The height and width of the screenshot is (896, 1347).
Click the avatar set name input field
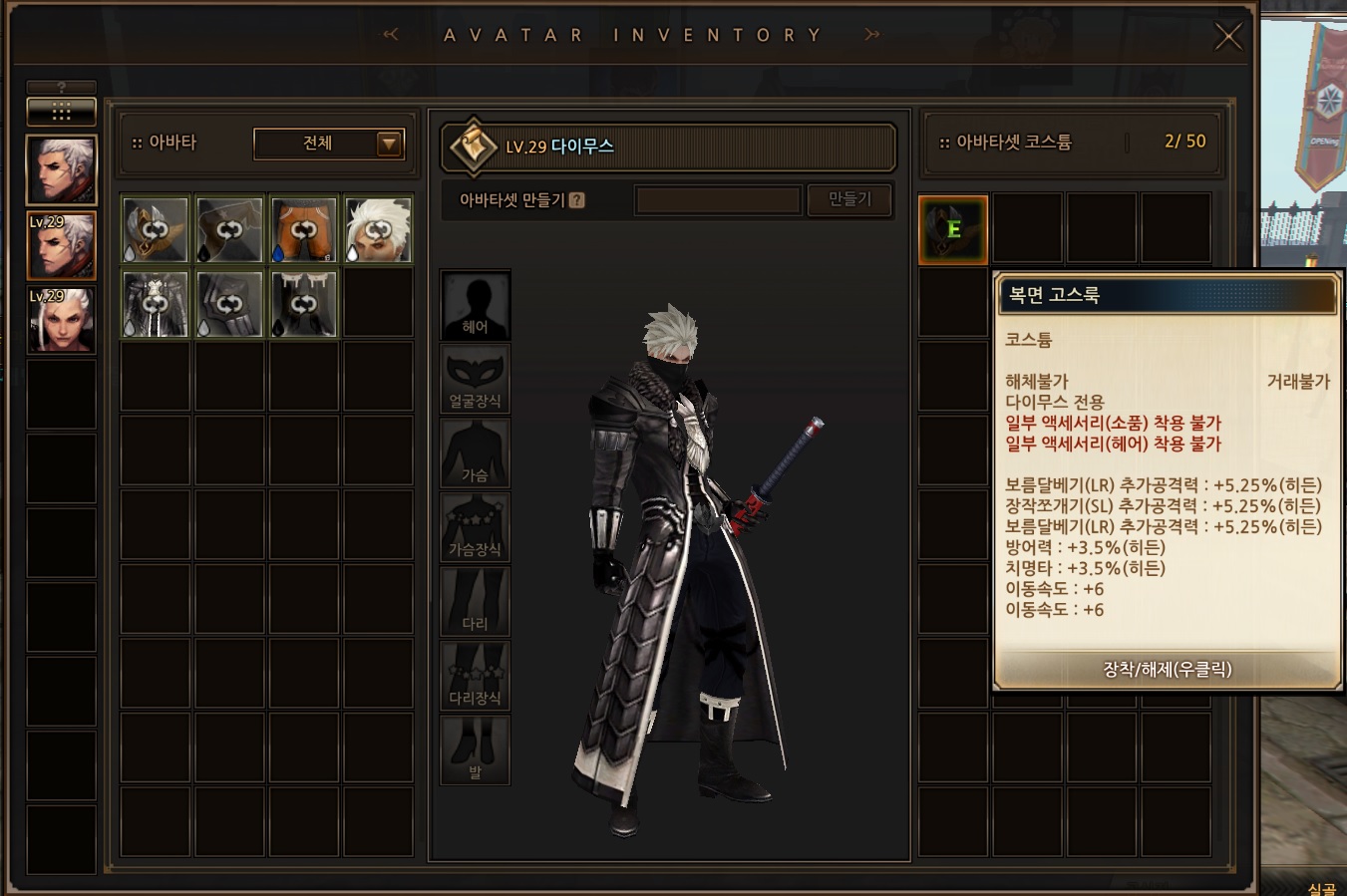[718, 200]
